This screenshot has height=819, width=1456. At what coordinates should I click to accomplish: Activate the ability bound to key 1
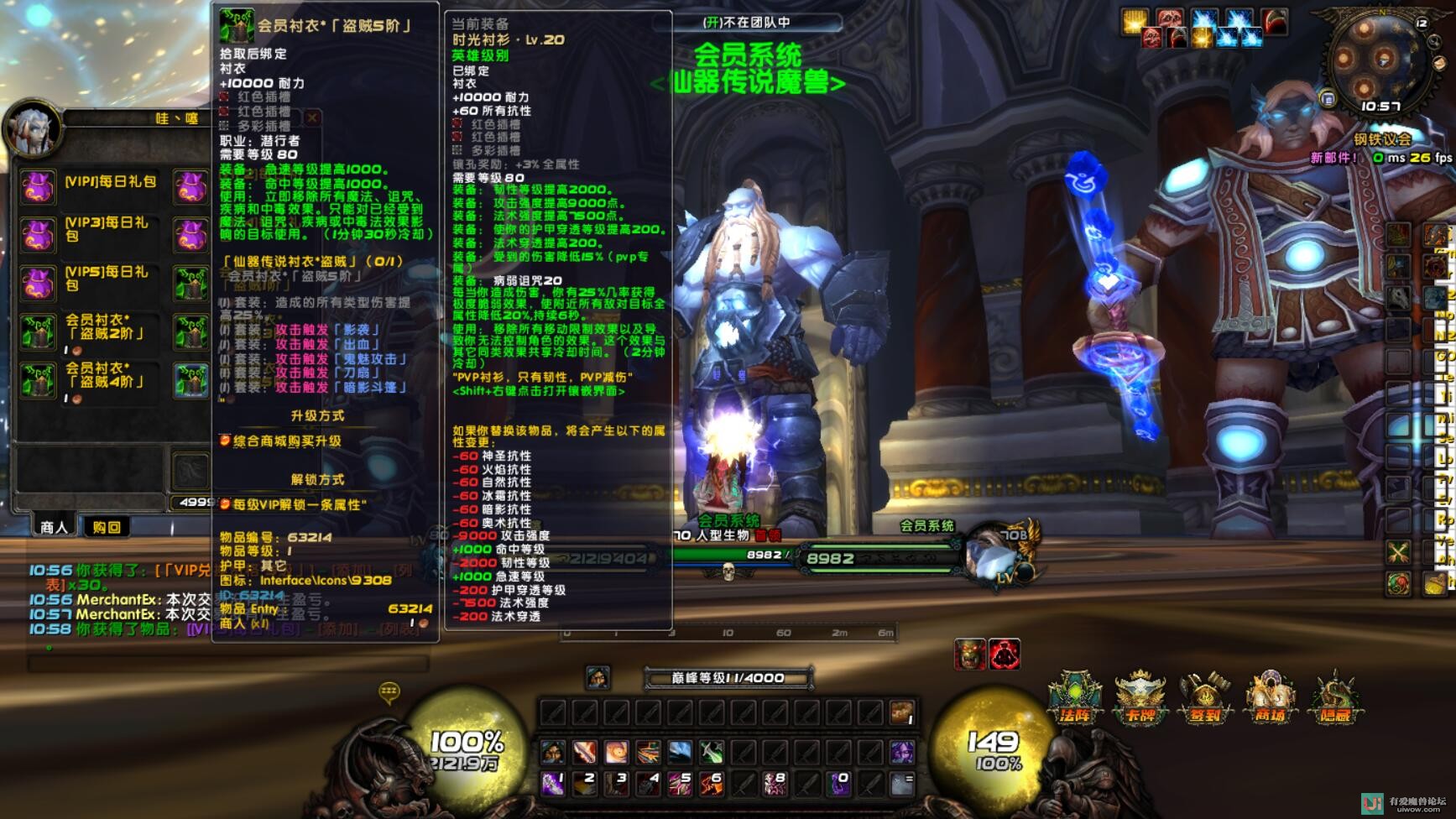pos(553,784)
